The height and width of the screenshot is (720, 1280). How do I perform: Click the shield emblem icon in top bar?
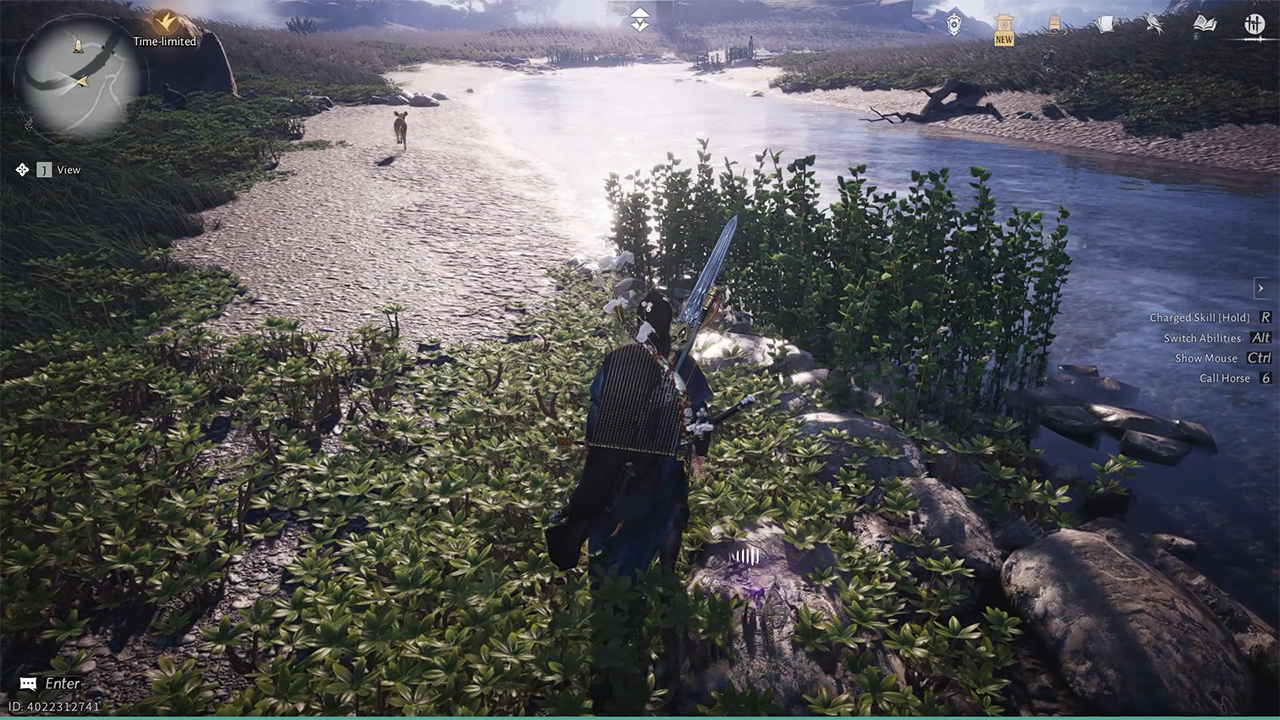click(954, 24)
